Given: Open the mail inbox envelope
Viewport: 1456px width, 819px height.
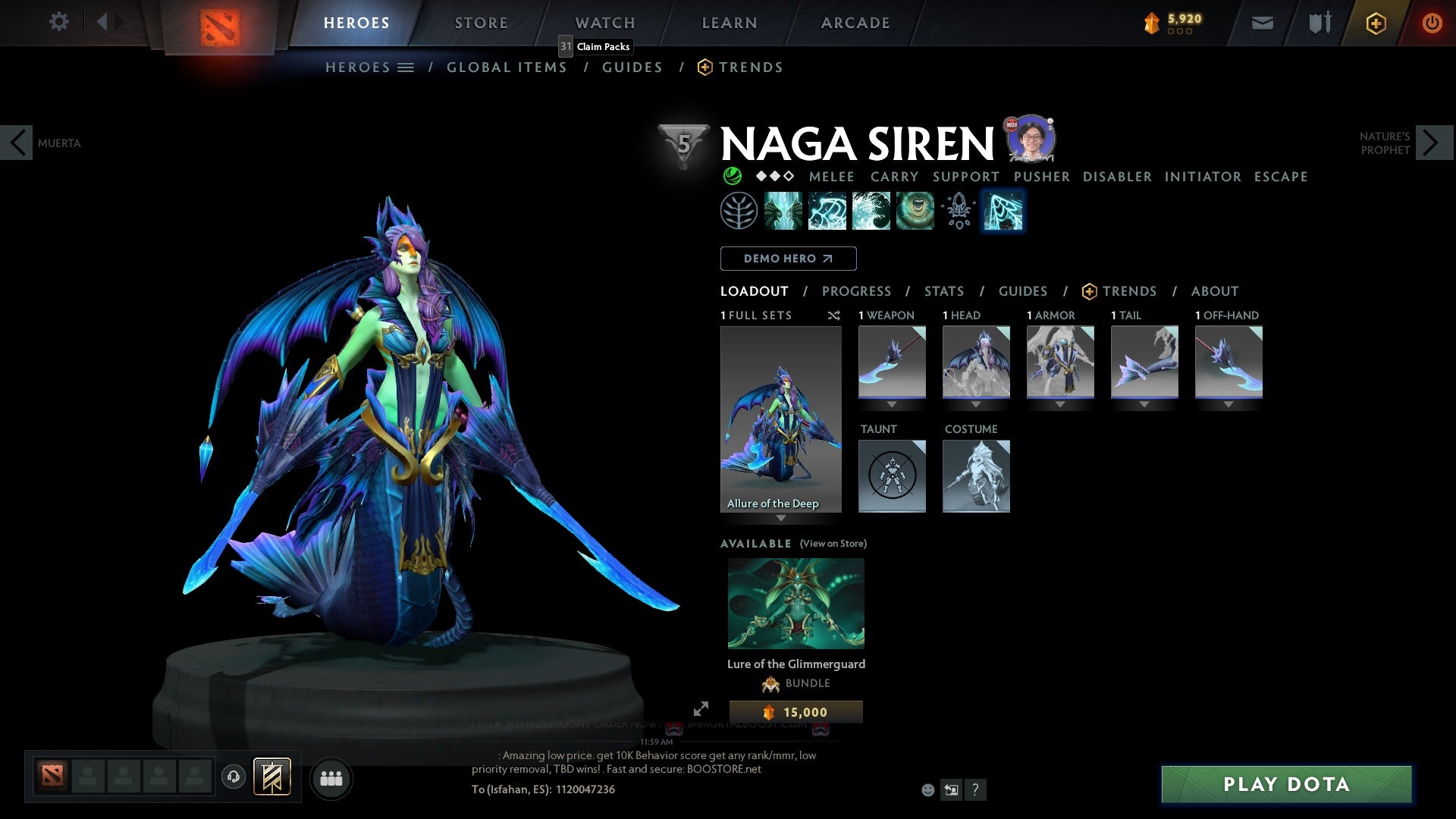Looking at the screenshot, I should (x=1261, y=23).
